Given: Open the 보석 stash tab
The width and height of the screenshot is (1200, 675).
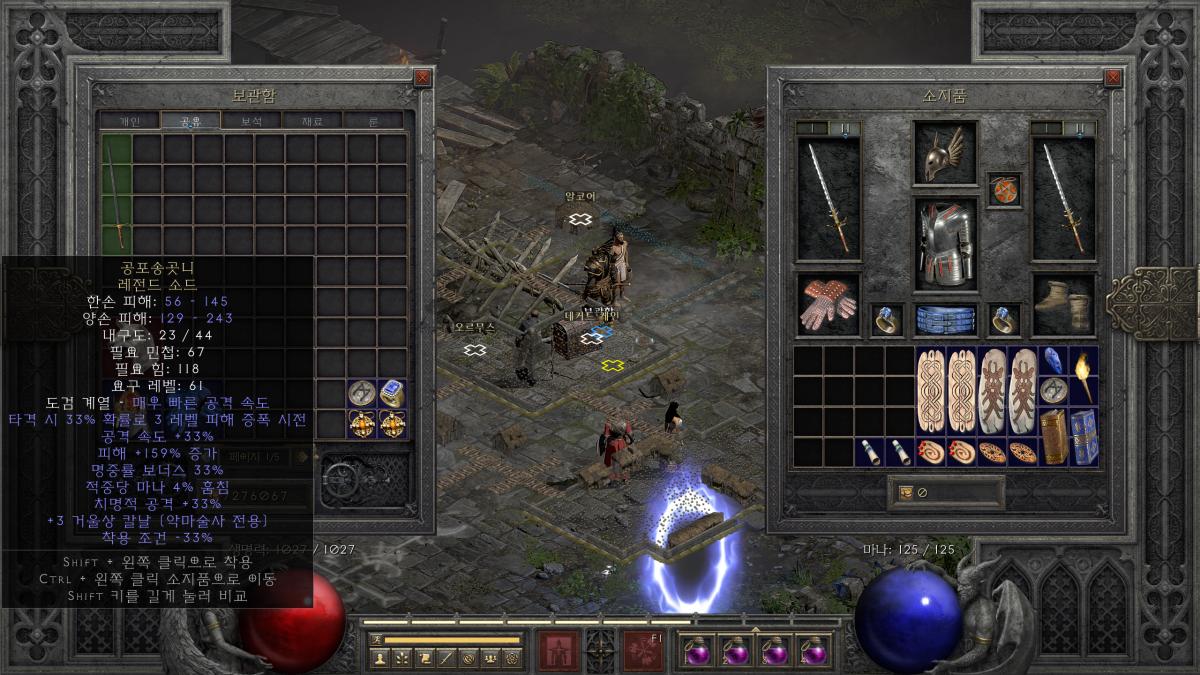Looking at the screenshot, I should [x=252, y=121].
